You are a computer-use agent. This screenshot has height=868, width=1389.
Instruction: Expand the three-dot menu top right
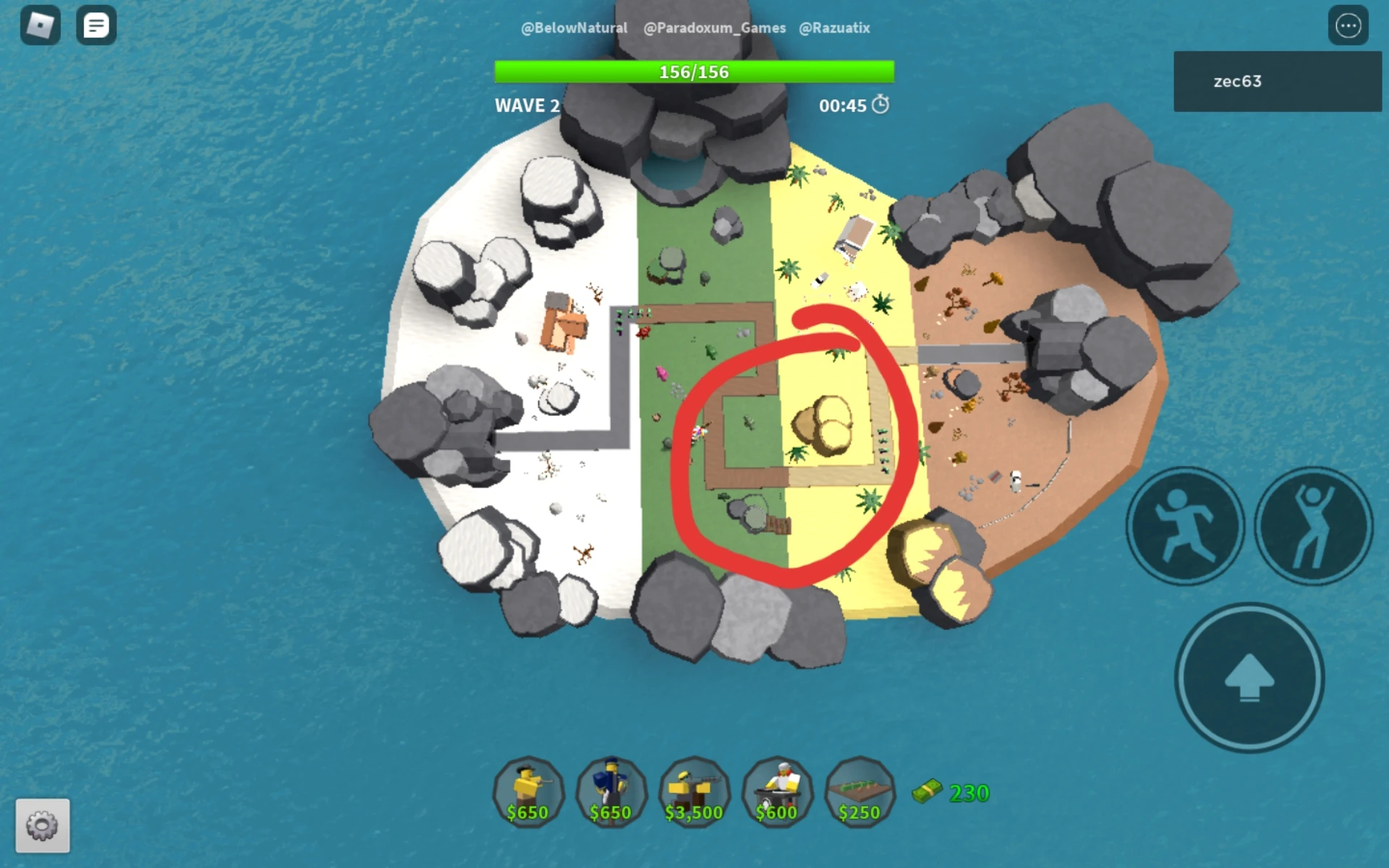(x=1347, y=26)
